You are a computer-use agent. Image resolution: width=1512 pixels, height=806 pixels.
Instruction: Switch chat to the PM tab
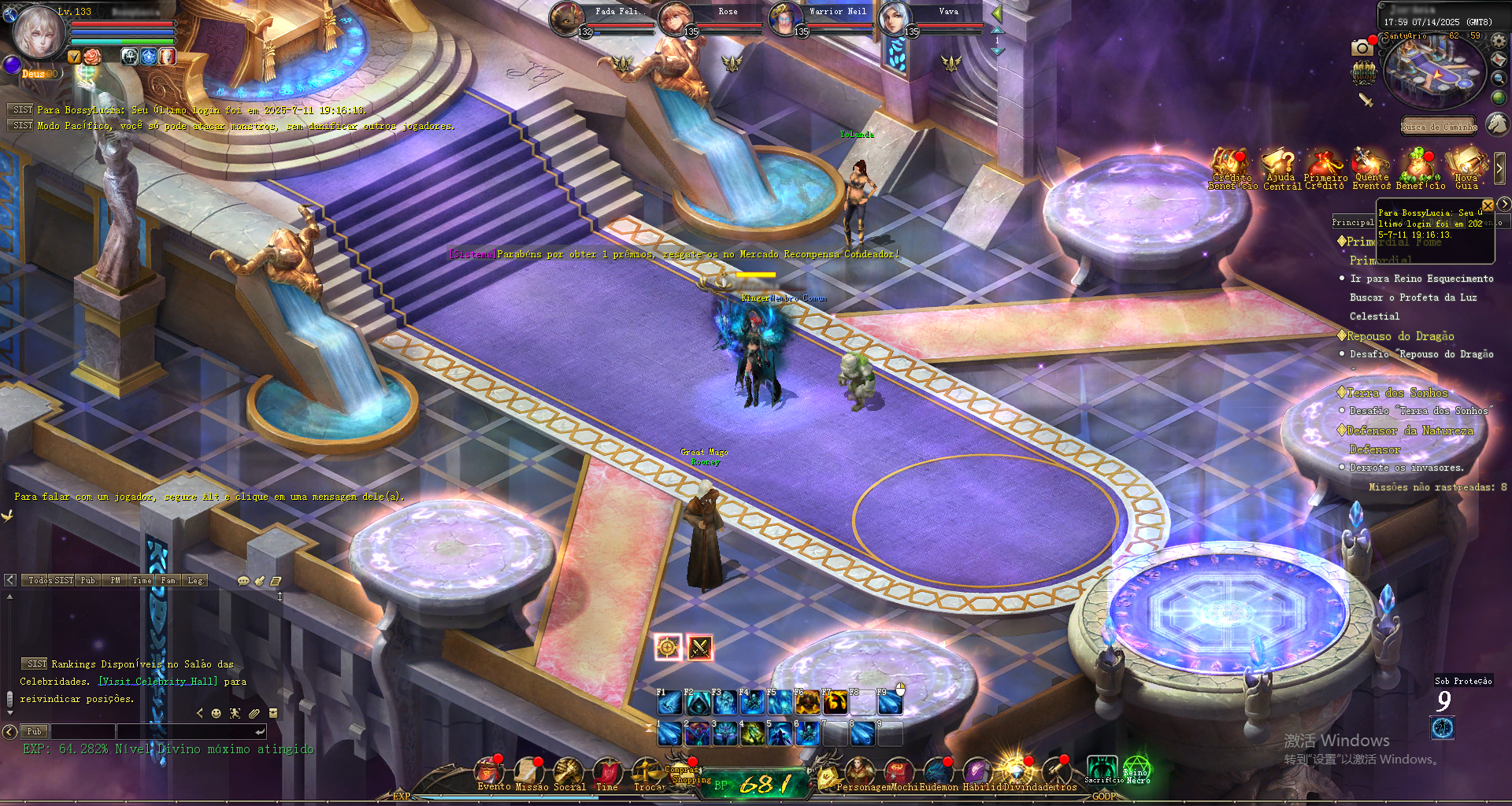[116, 580]
